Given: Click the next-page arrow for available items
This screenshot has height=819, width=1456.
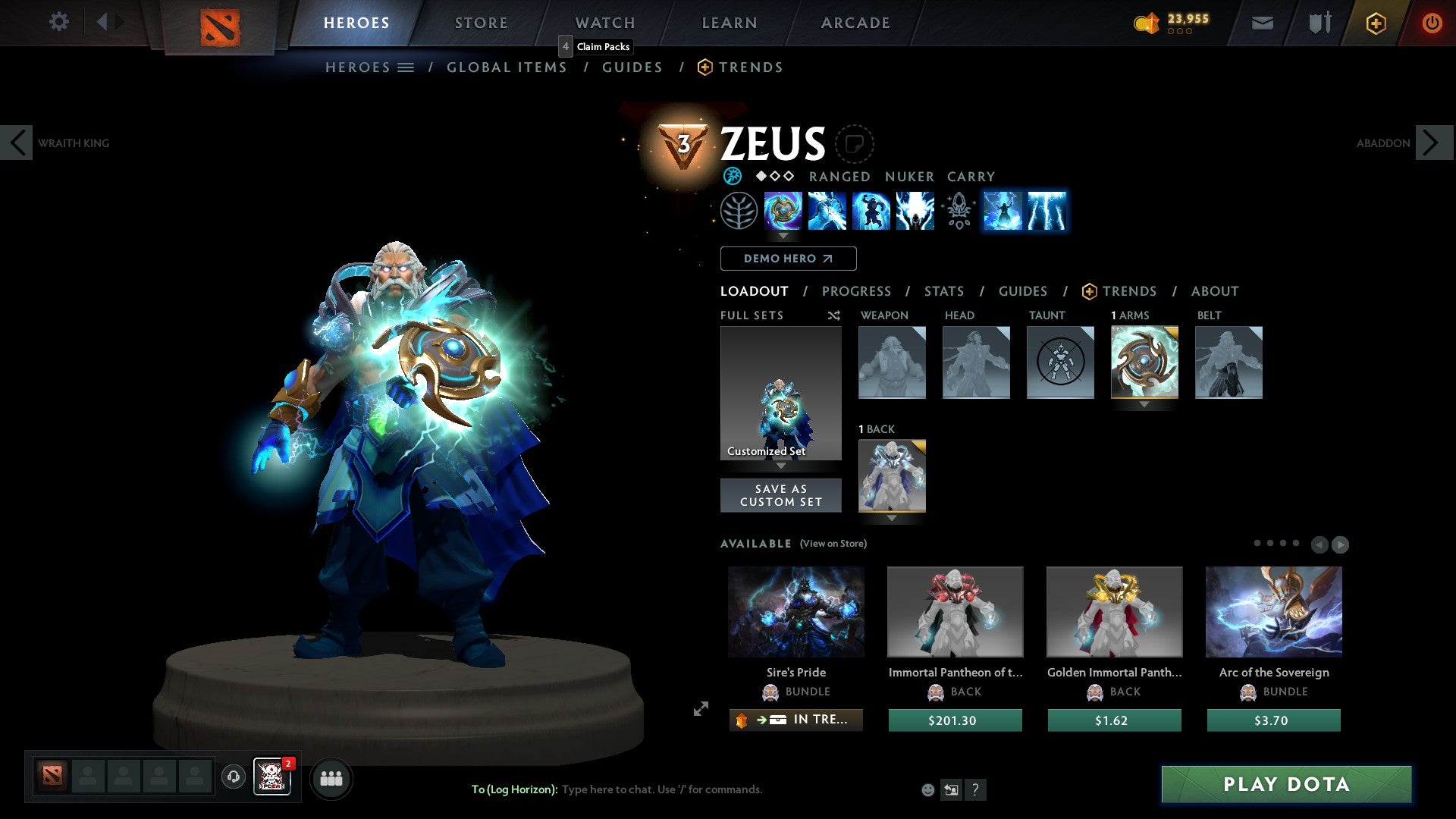Looking at the screenshot, I should point(1339,544).
